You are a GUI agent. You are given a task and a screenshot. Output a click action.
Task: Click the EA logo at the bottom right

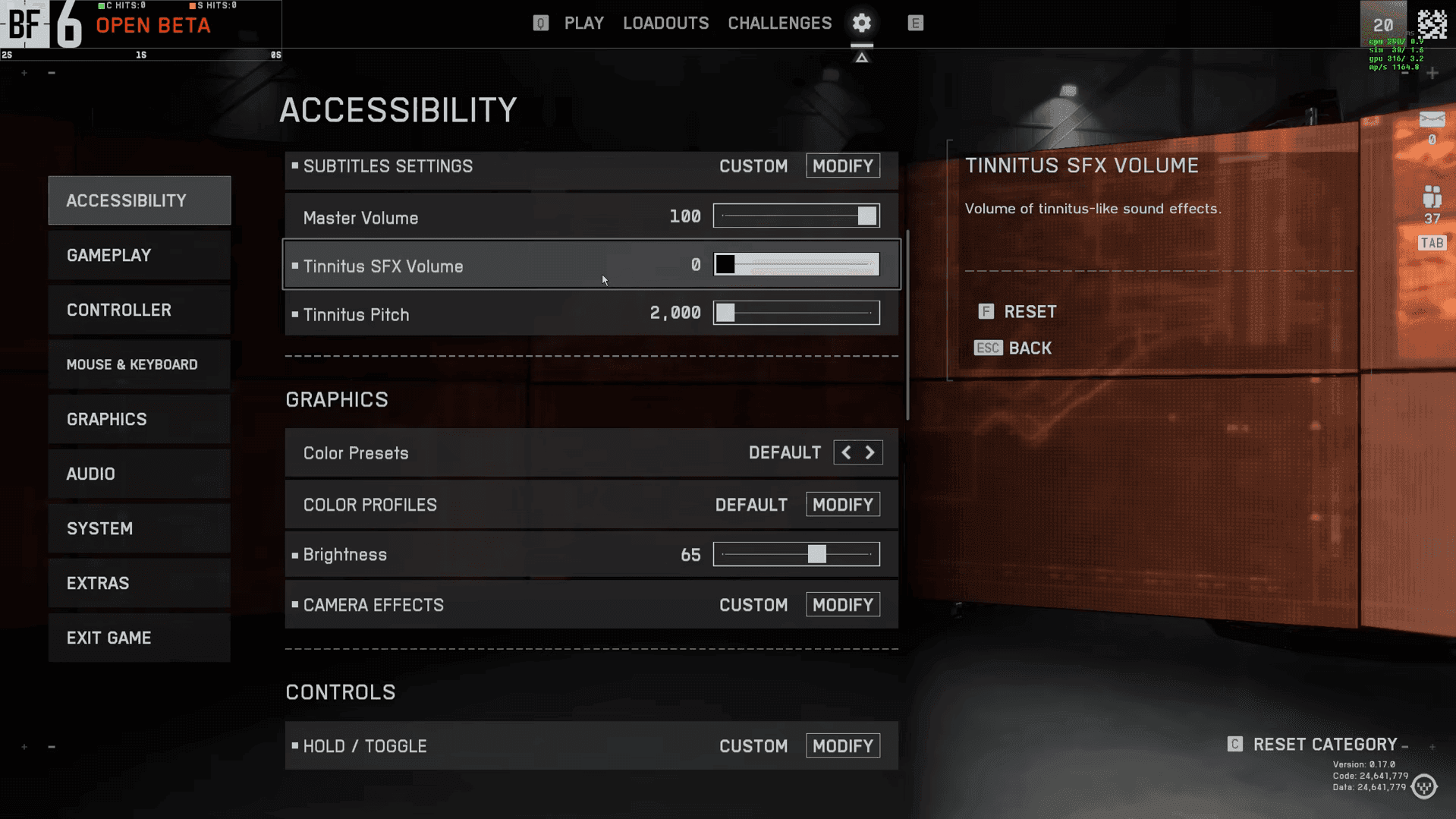(1424, 787)
